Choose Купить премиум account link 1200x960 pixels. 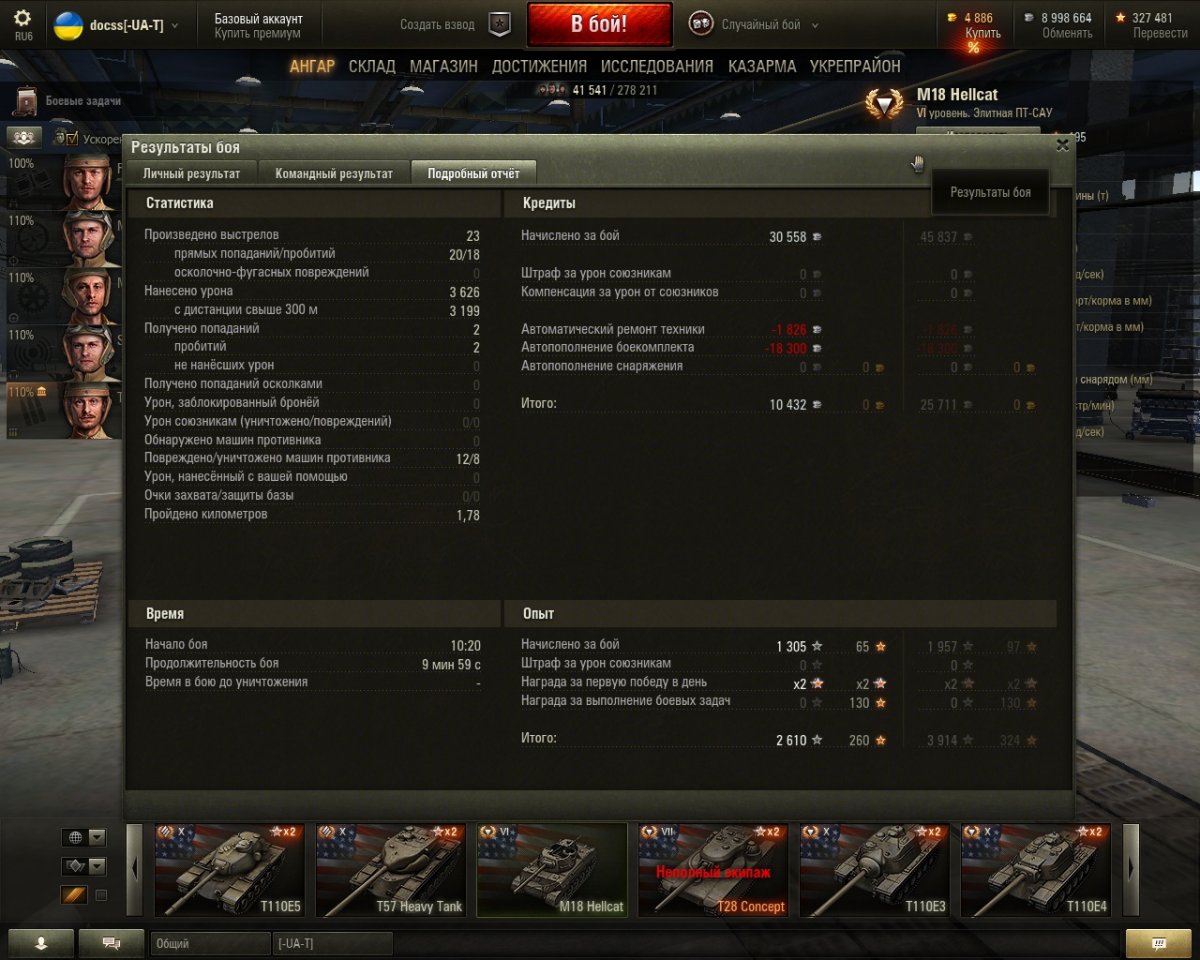[257, 33]
